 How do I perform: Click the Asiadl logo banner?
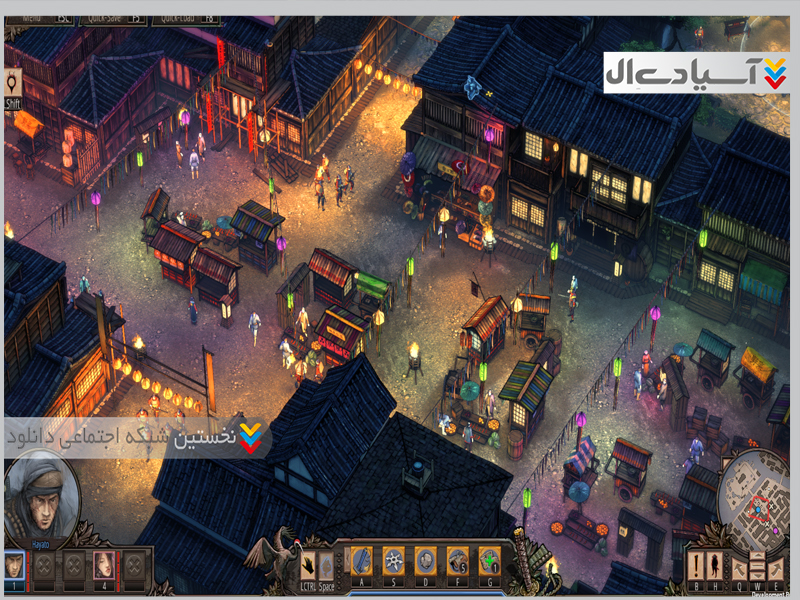point(696,72)
